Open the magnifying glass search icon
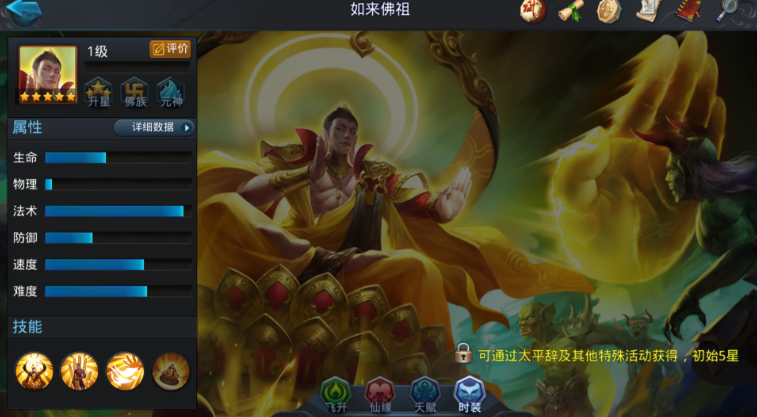This screenshot has width=757, height=417. pyautogui.click(x=731, y=12)
